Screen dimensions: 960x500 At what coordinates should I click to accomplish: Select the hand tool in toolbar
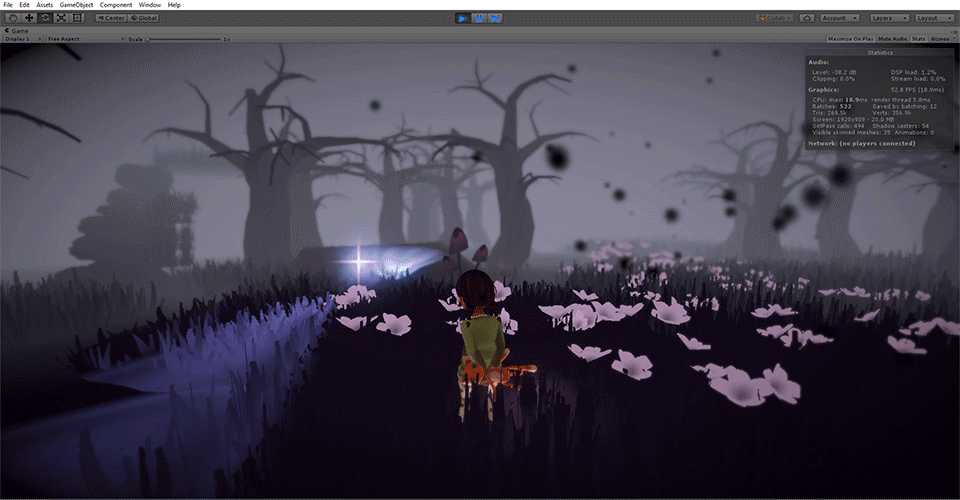(13, 18)
